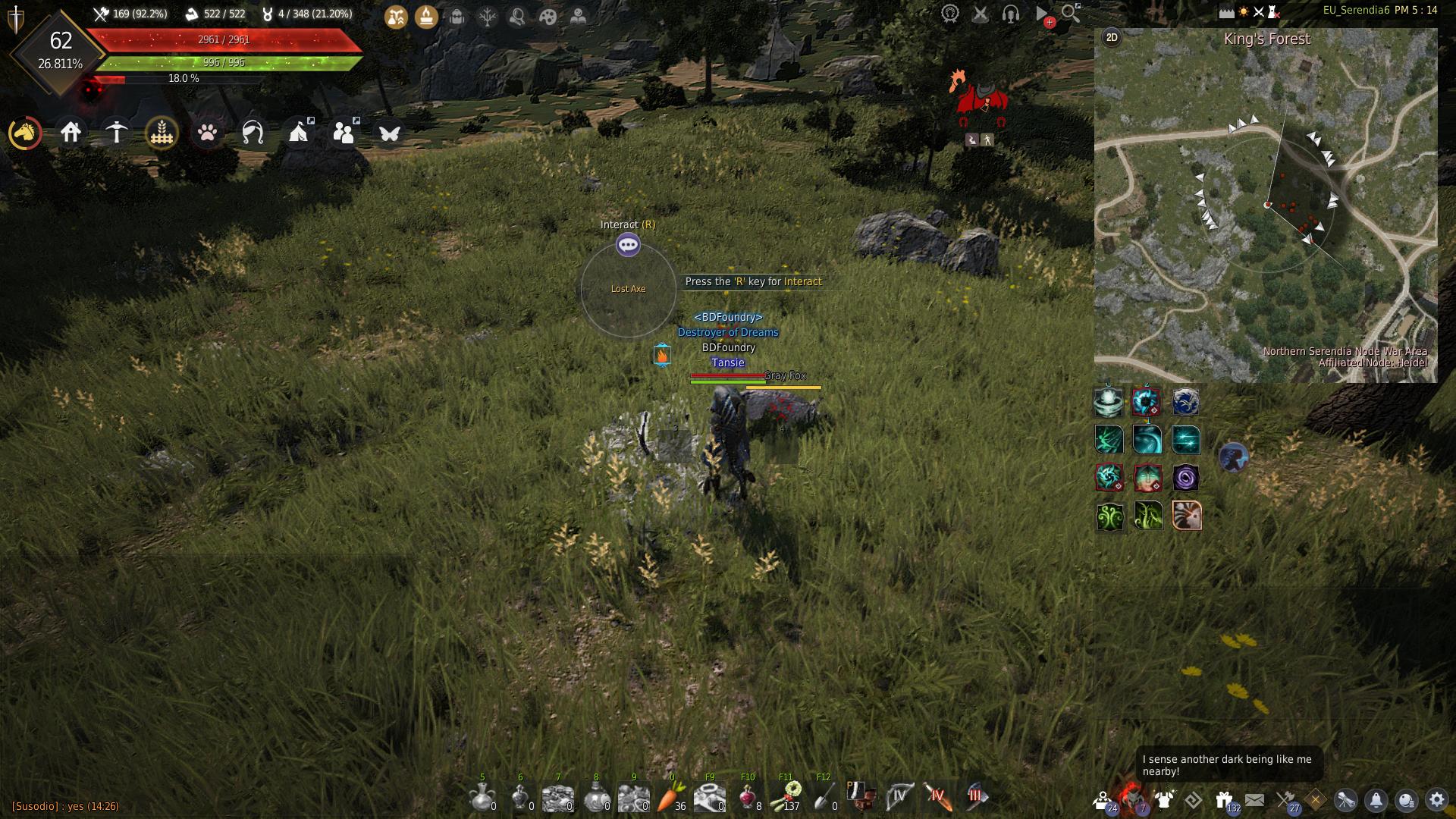Open the magnifying glass search icon
This screenshot has width=1456, height=819.
(1070, 13)
